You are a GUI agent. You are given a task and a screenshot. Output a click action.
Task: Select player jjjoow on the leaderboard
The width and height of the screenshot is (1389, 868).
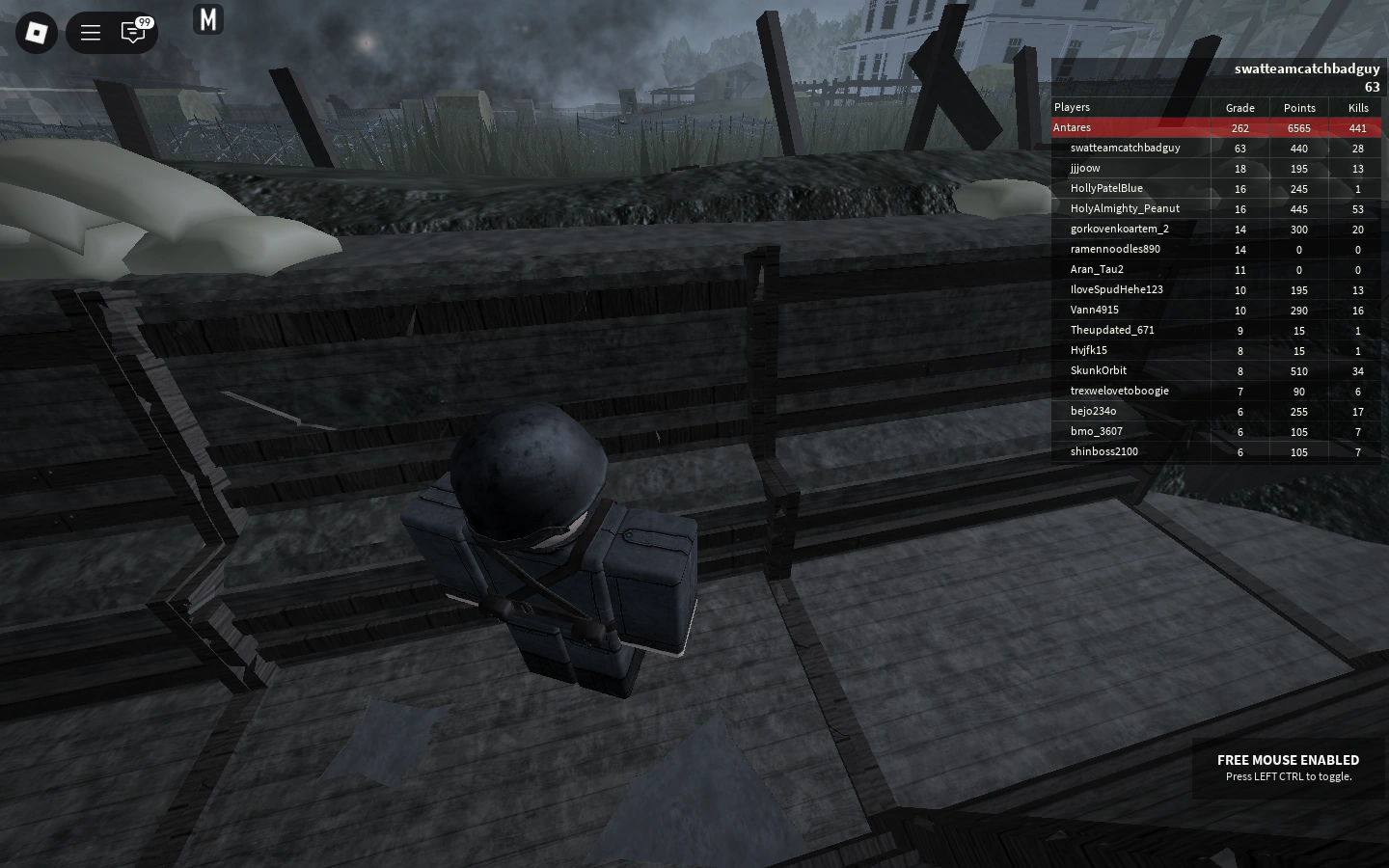click(x=1084, y=168)
